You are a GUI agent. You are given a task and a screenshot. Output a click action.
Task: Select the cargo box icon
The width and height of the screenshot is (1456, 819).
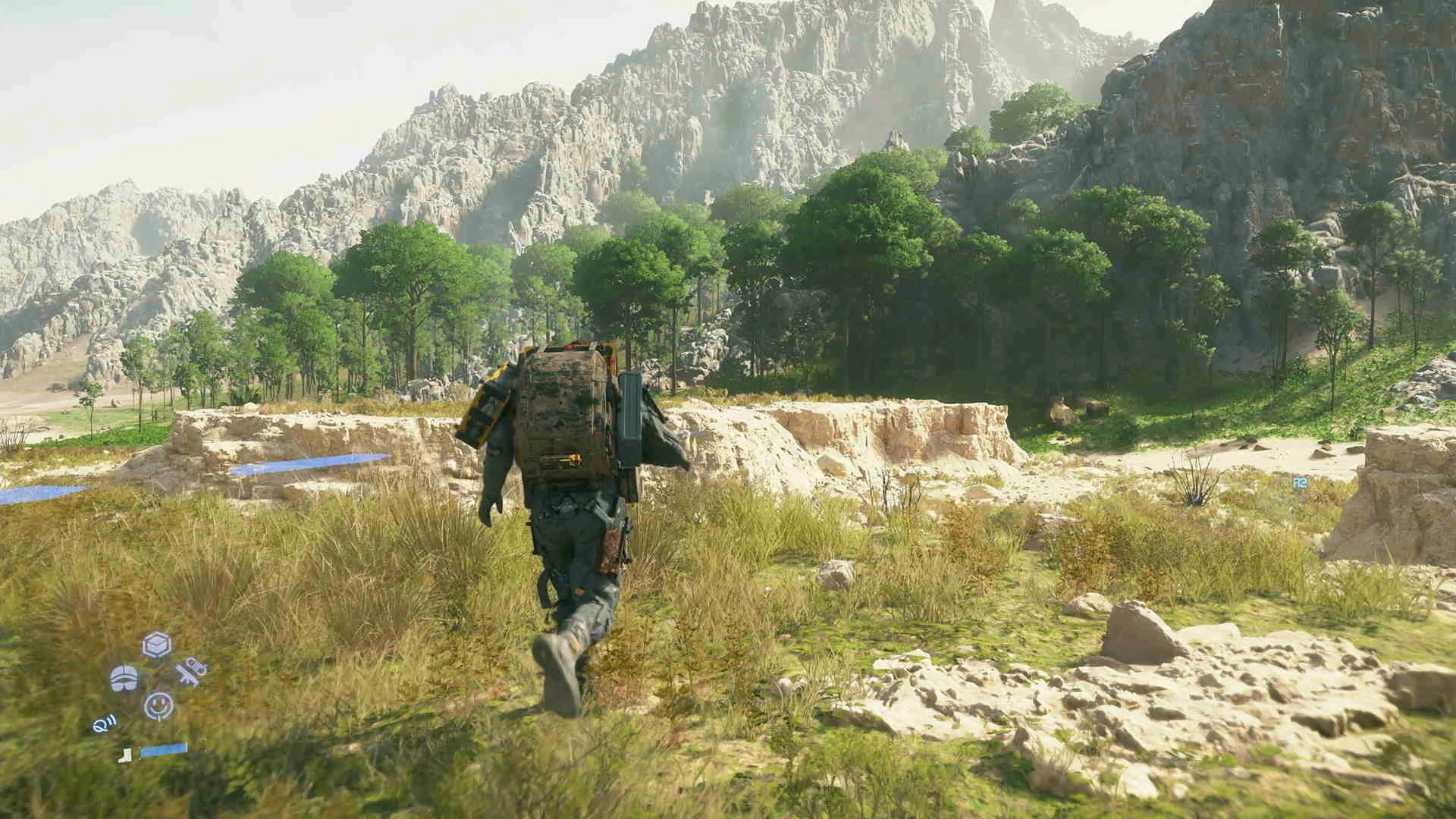coord(157,645)
